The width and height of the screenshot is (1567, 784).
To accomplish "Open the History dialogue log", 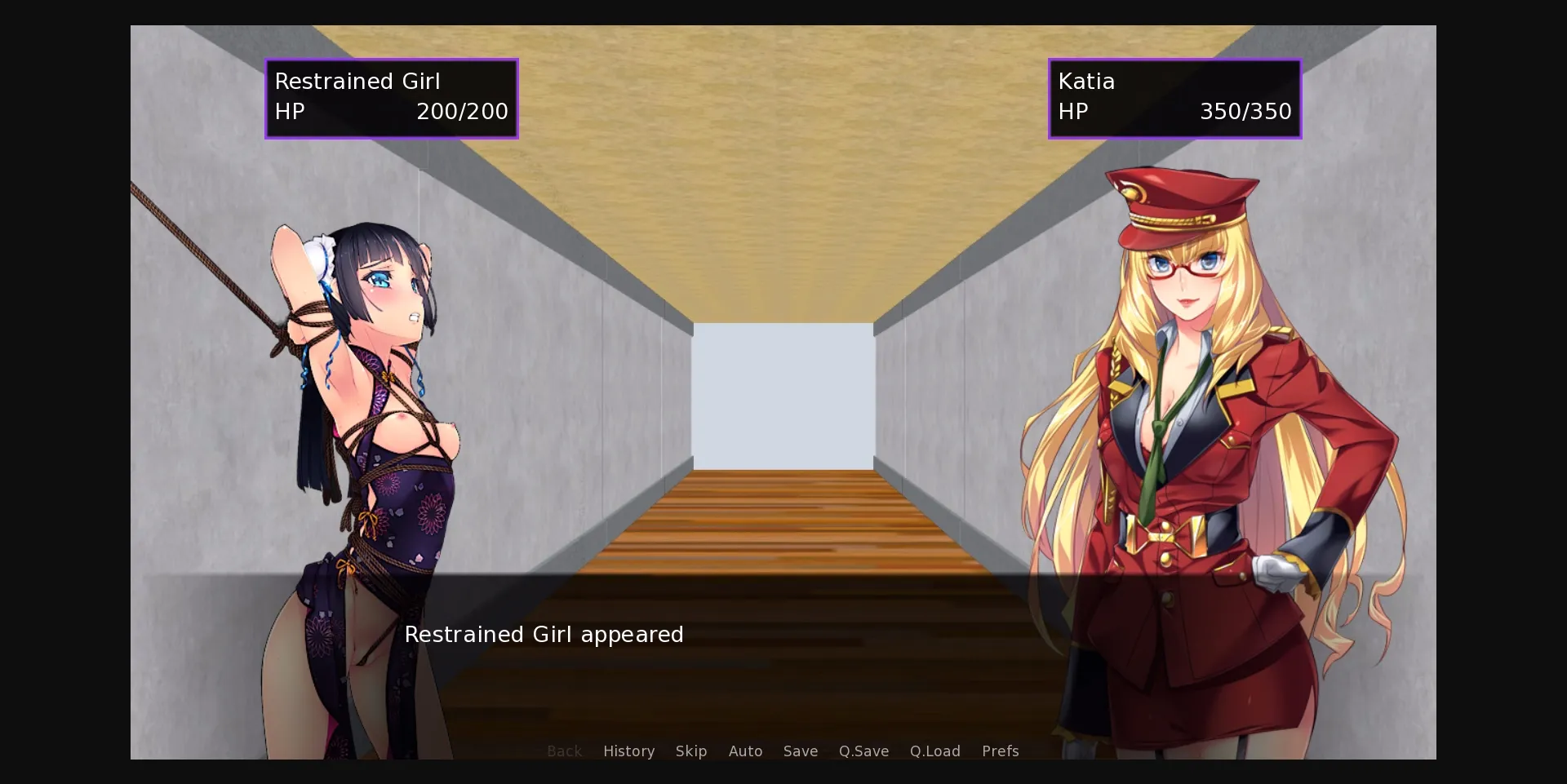I will click(x=628, y=751).
